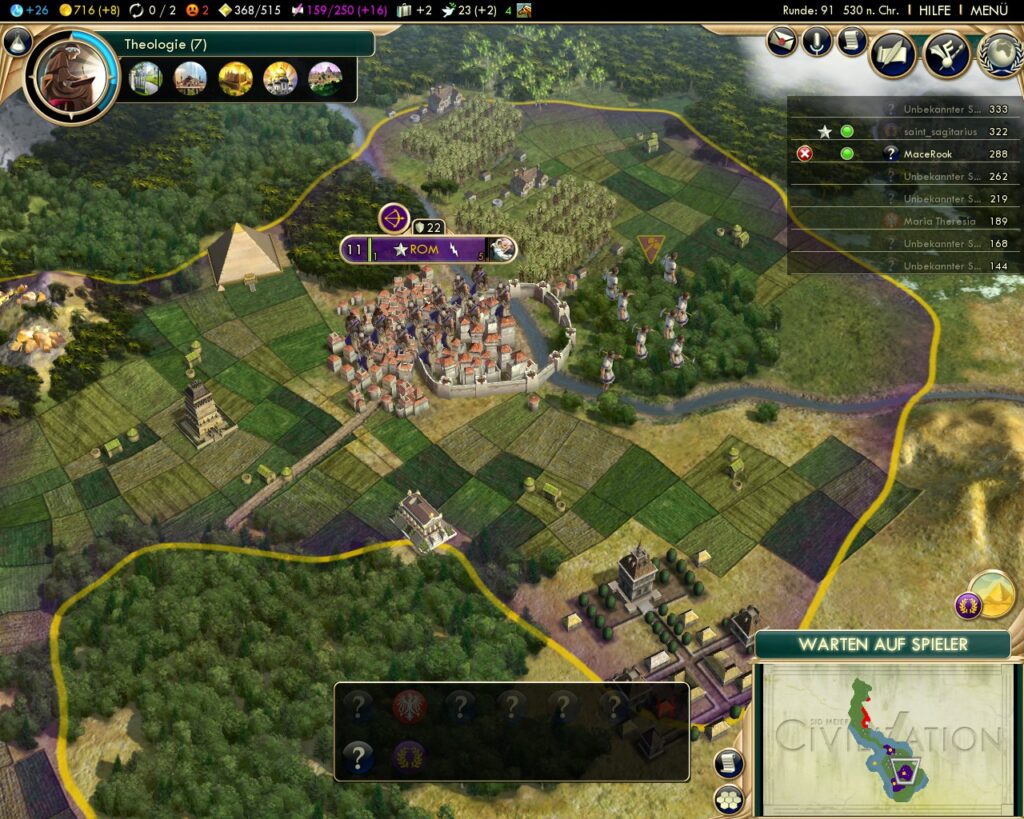1024x819 pixels.
Task: Click the gold treasury display in top bar
Action: (x=90, y=10)
